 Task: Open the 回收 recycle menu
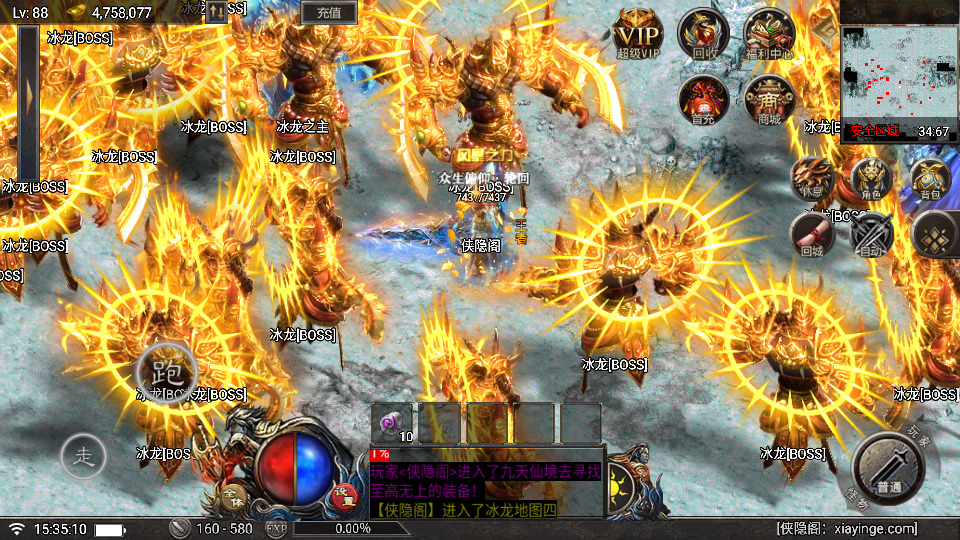pyautogui.click(x=703, y=33)
